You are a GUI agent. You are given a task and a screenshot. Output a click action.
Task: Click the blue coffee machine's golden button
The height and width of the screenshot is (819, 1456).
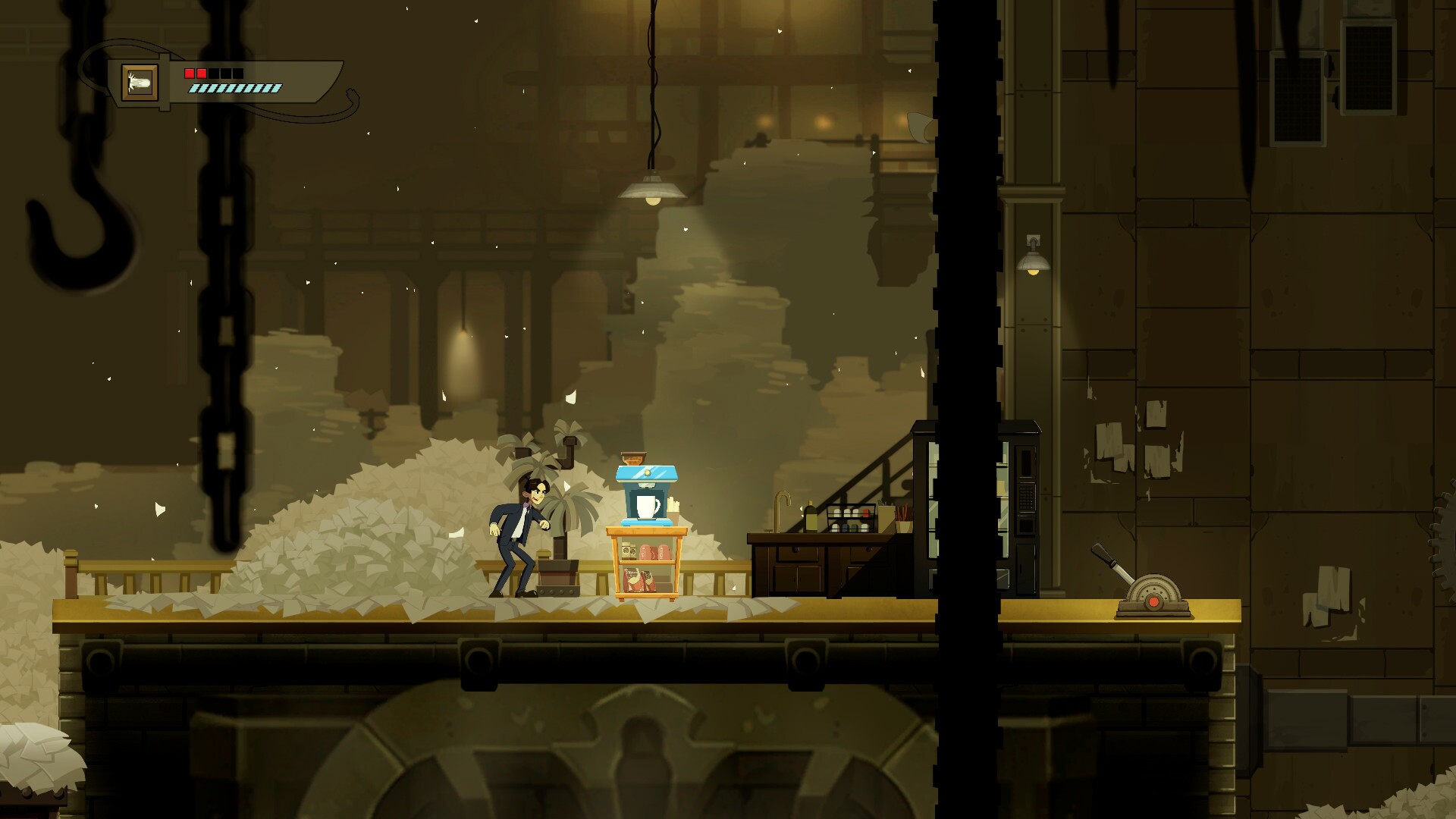tap(647, 472)
